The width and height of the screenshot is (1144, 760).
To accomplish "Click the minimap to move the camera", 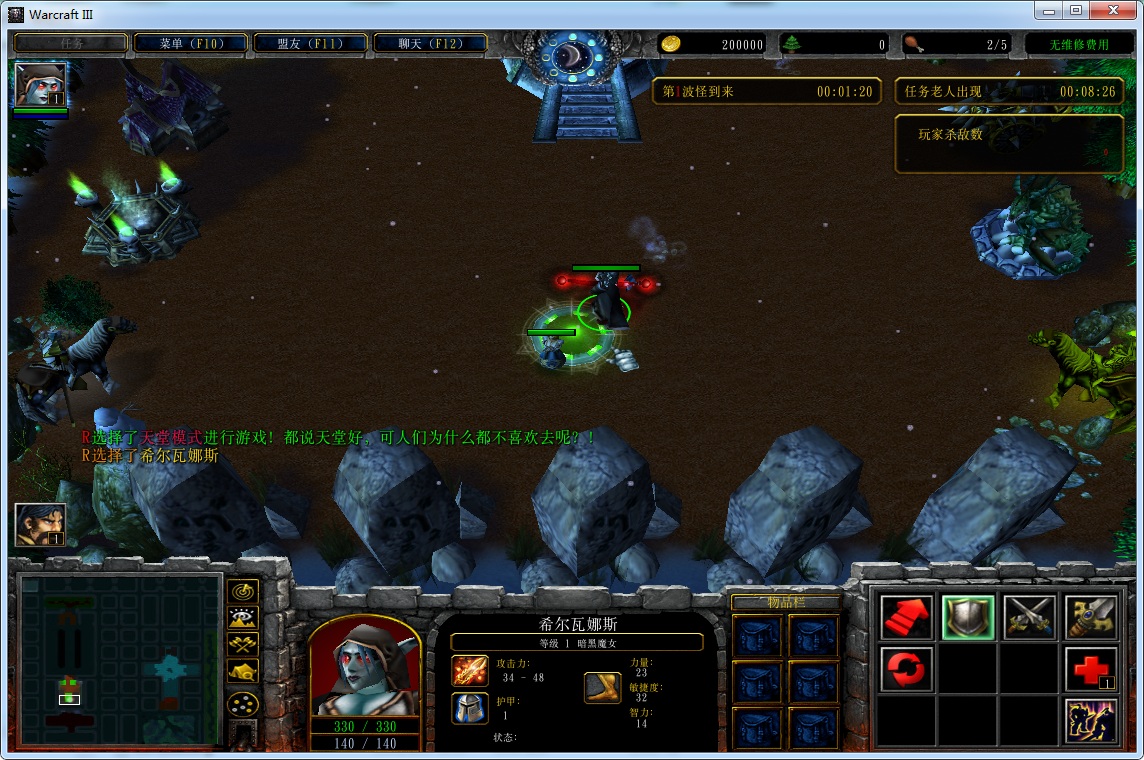I will pyautogui.click(x=119, y=660).
